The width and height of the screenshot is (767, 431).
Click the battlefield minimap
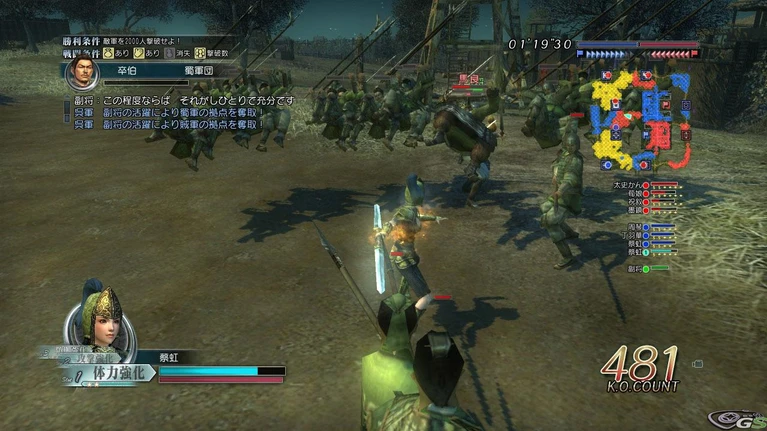(642, 118)
